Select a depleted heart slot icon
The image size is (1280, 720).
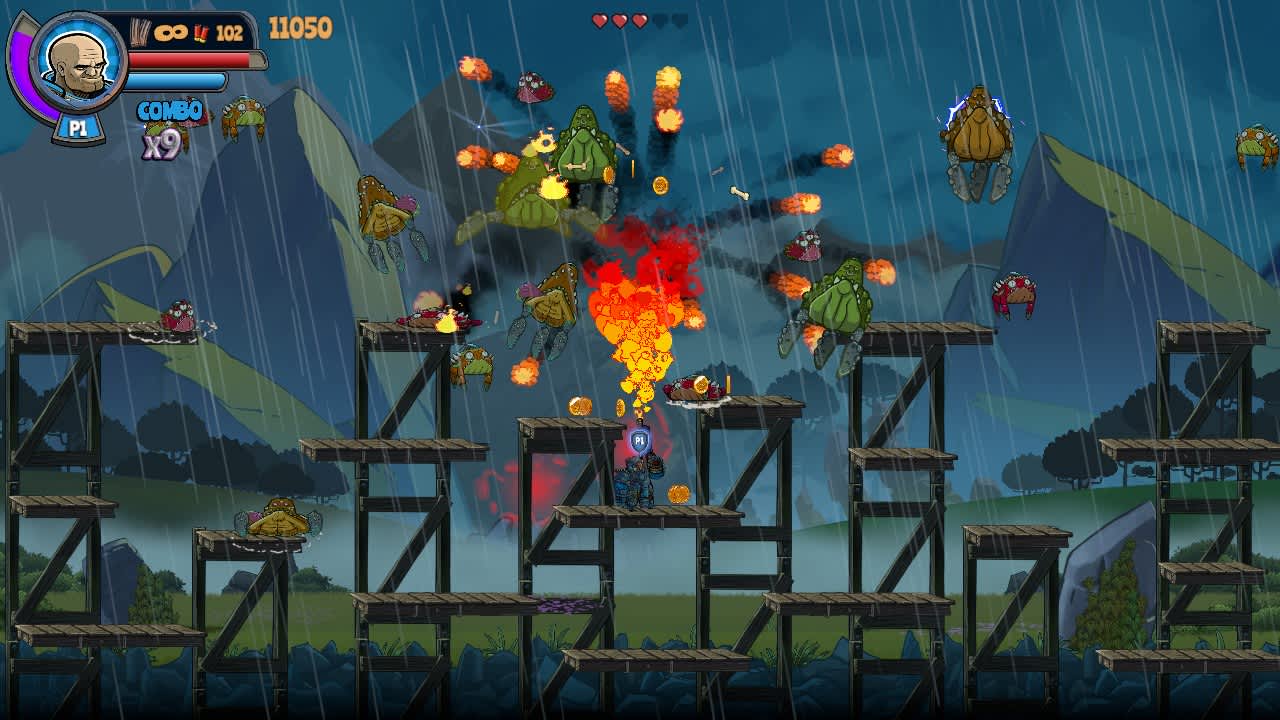662,22
